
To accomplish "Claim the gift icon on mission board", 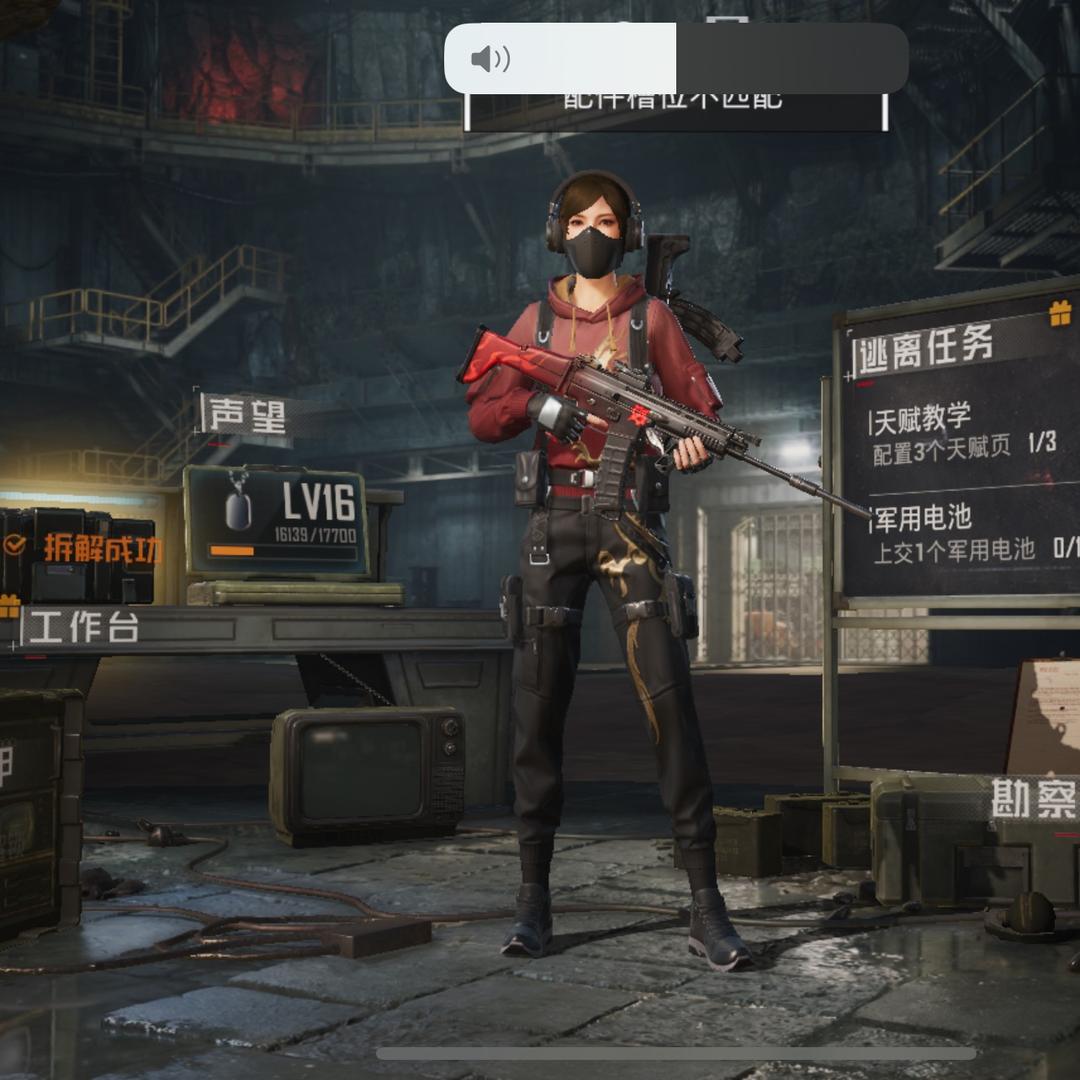I will point(1060,313).
